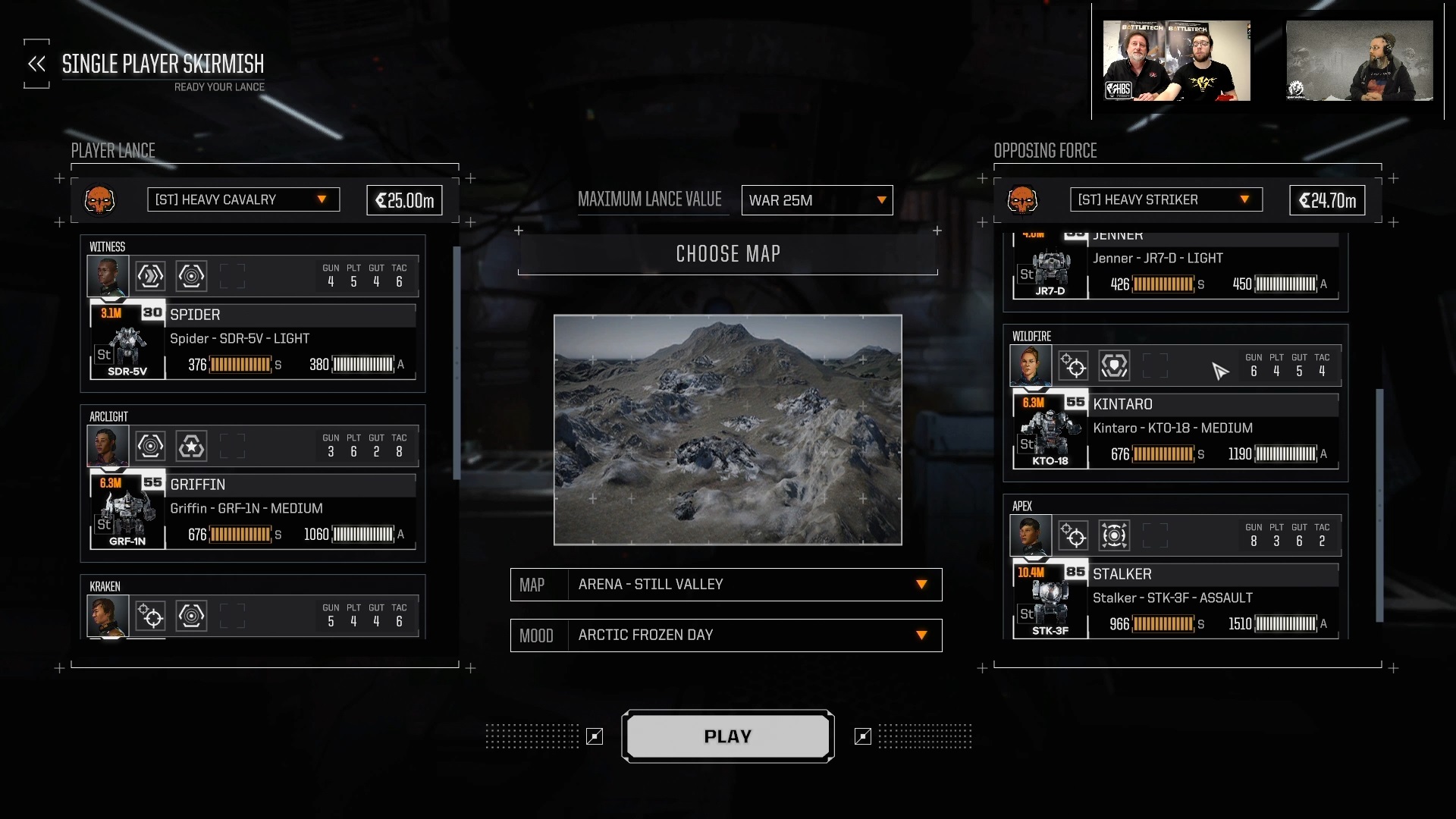Viewport: 1456px width, 819px height.
Task: Select pilot Apex's portrait
Action: tap(1031, 535)
